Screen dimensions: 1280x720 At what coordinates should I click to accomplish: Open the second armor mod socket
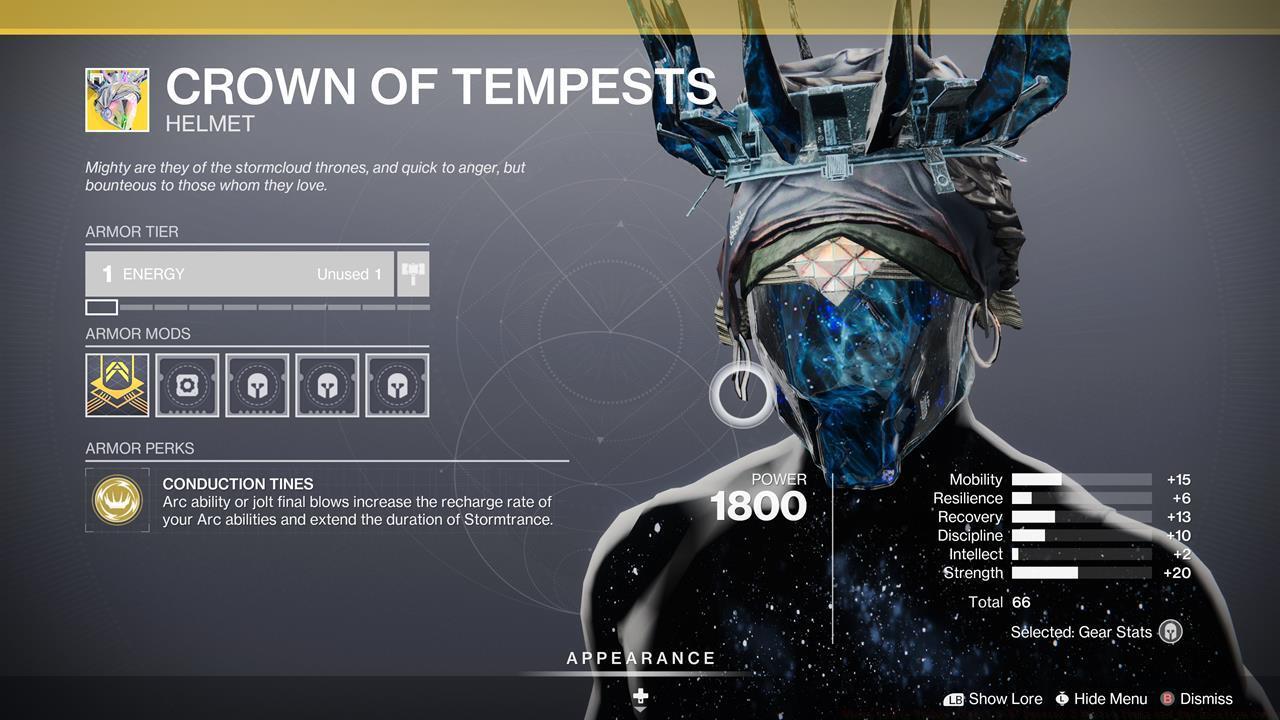point(187,384)
